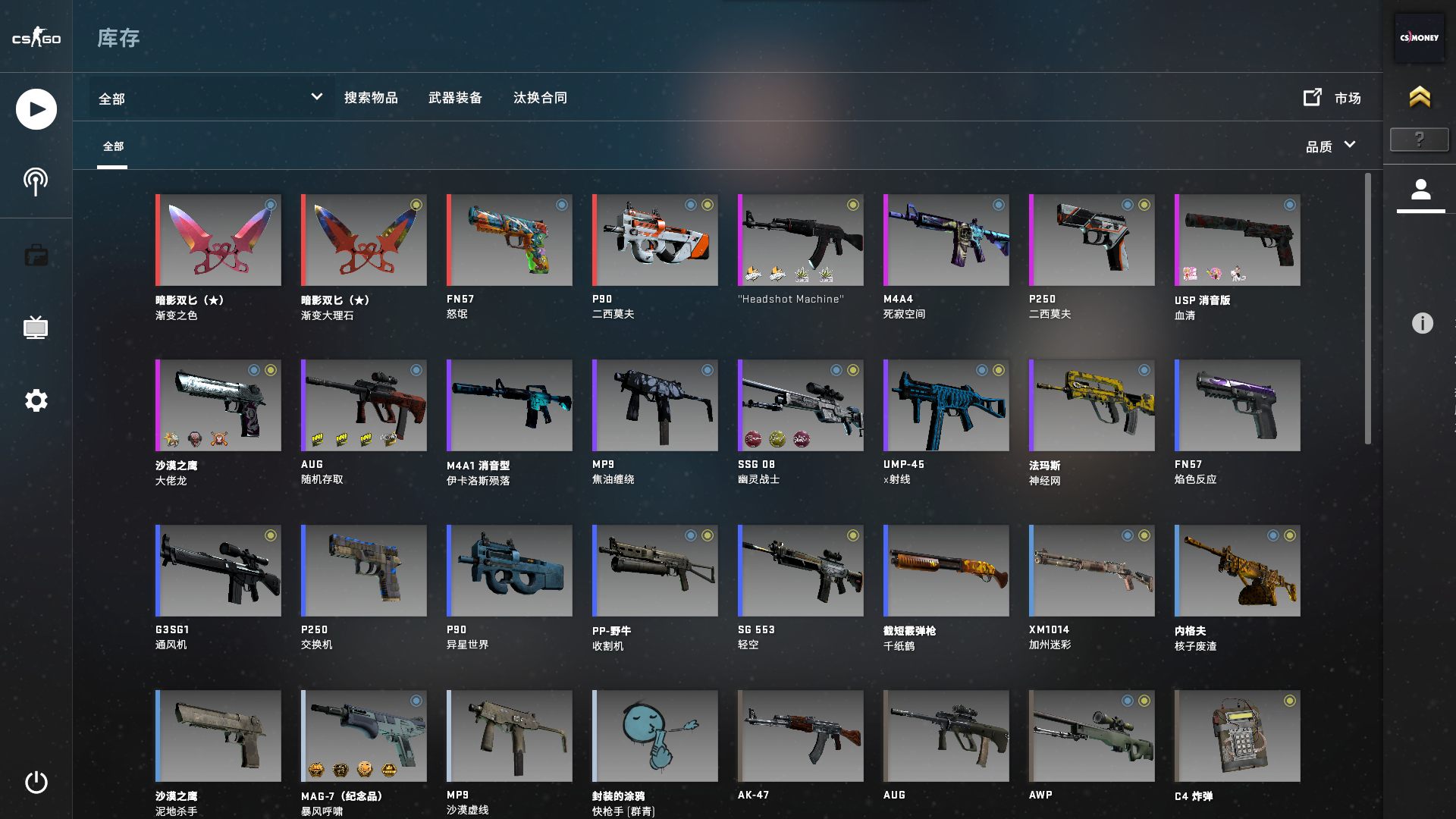Click the question mark expander button
Viewport: 1456px width, 819px height.
coord(1419,139)
